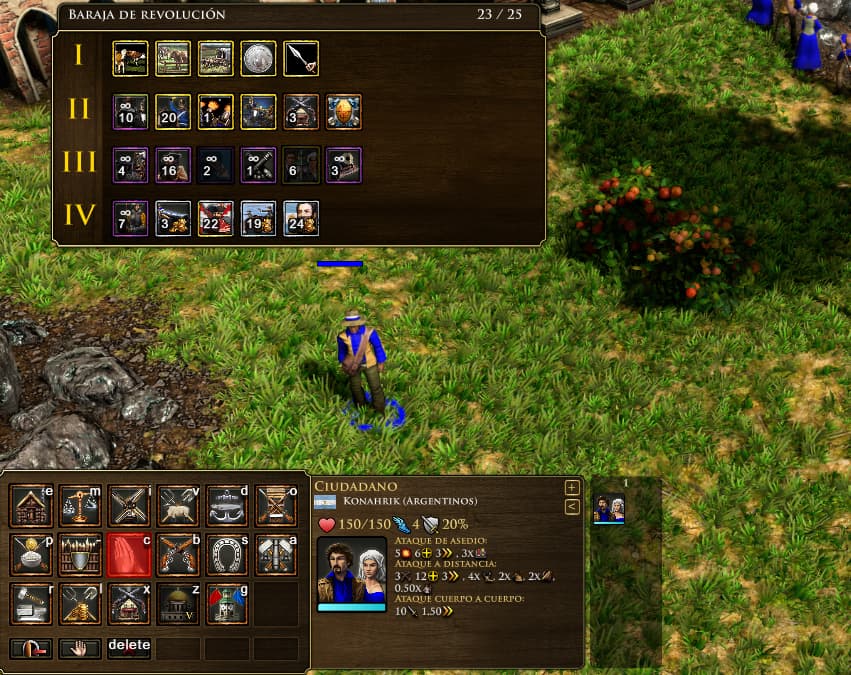This screenshot has height=675, width=851.
Task: Select the crossed pistols build icon
Action: point(178,554)
